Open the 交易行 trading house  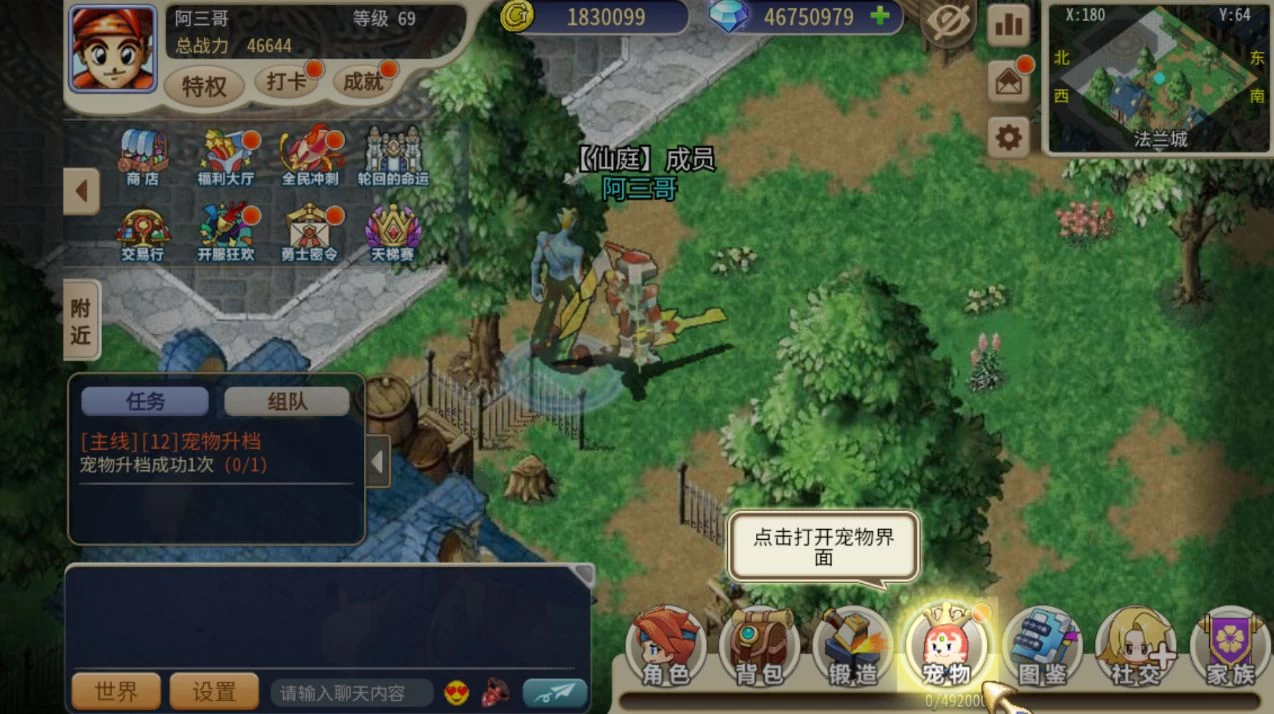(143, 234)
